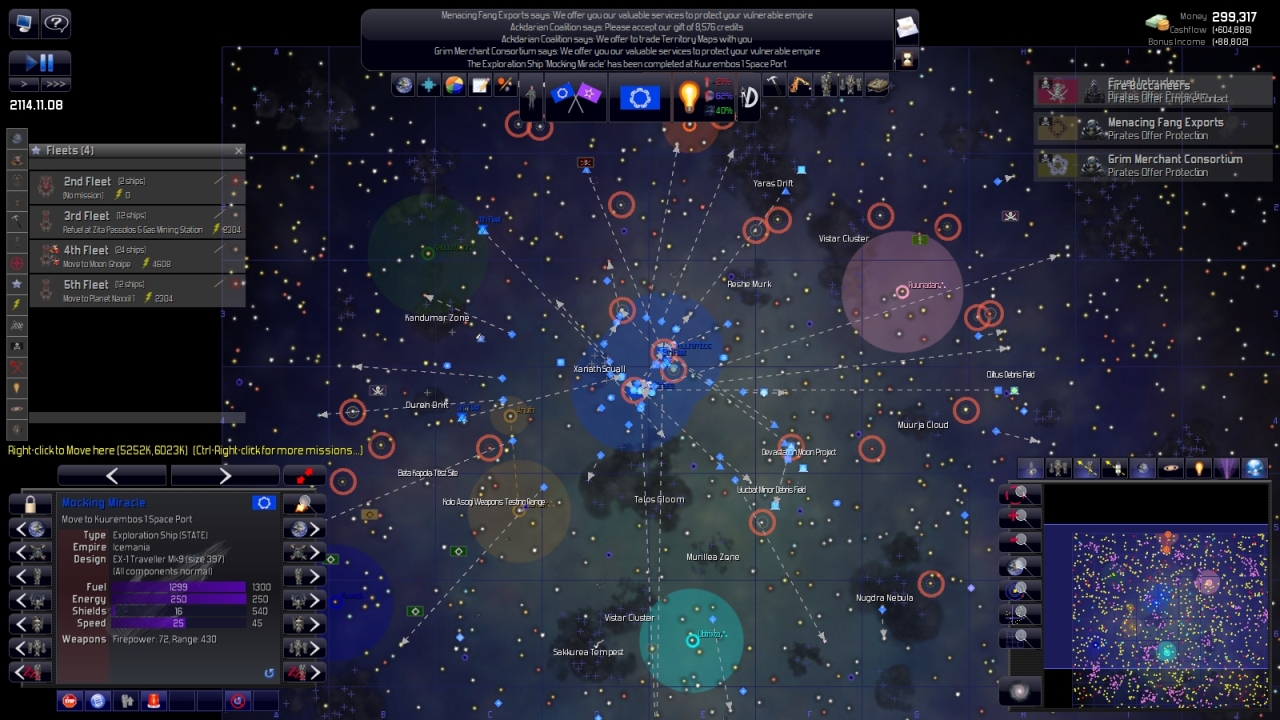Zoom in with the magnifier-plus icon beside the mini-map
The height and width of the screenshot is (720, 1280).
click(x=1020, y=516)
